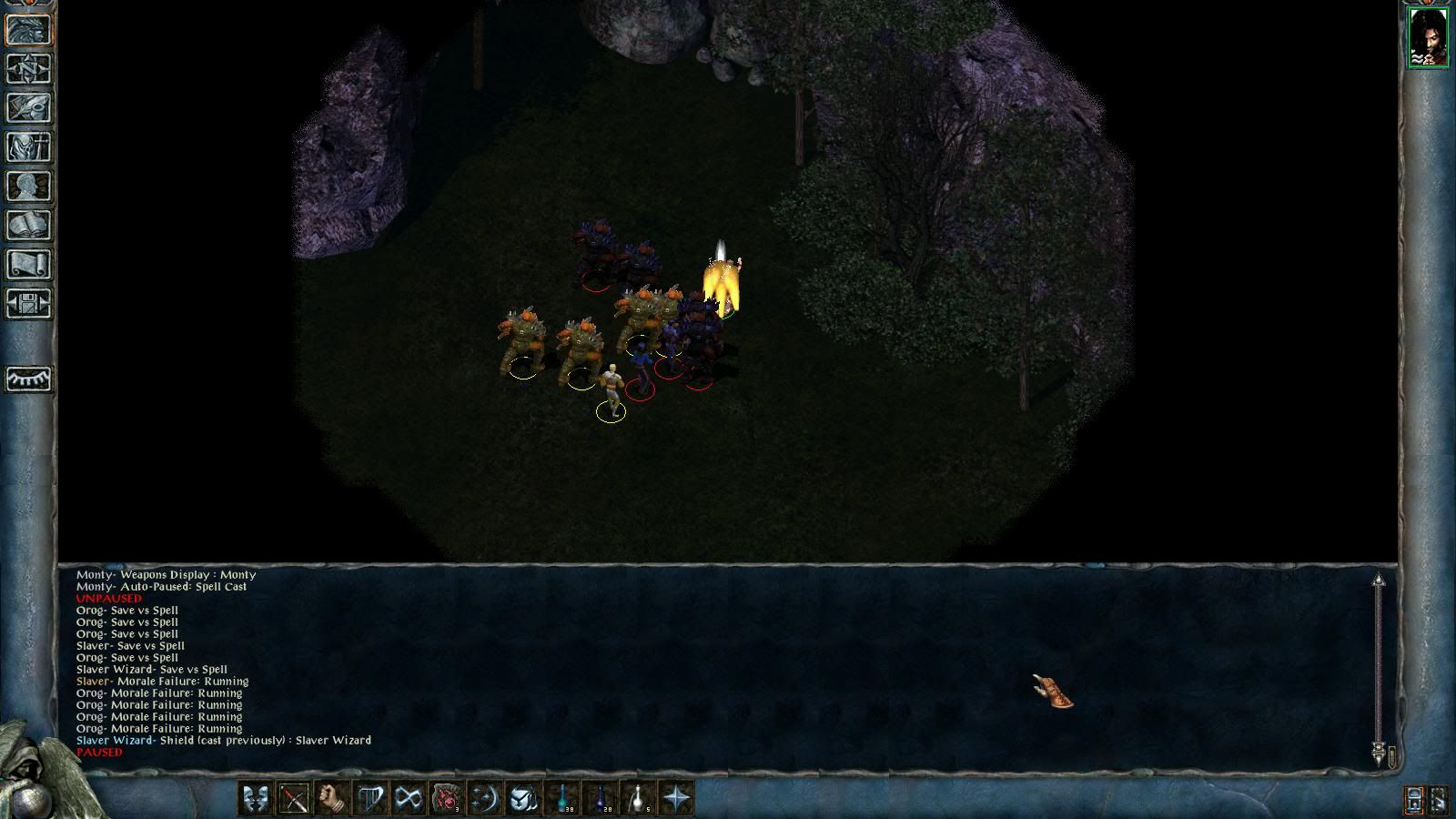The image size is (1456, 819).
Task: Select the bare fist attack slot
Action: pos(332,799)
